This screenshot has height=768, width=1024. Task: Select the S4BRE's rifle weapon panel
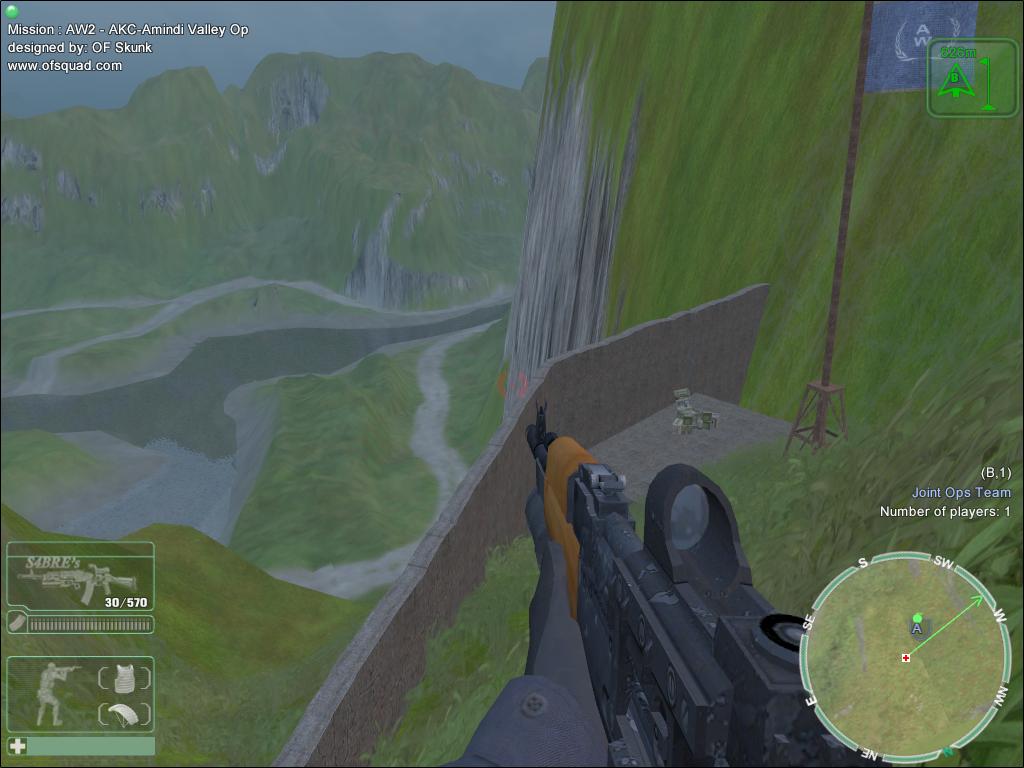(x=80, y=575)
